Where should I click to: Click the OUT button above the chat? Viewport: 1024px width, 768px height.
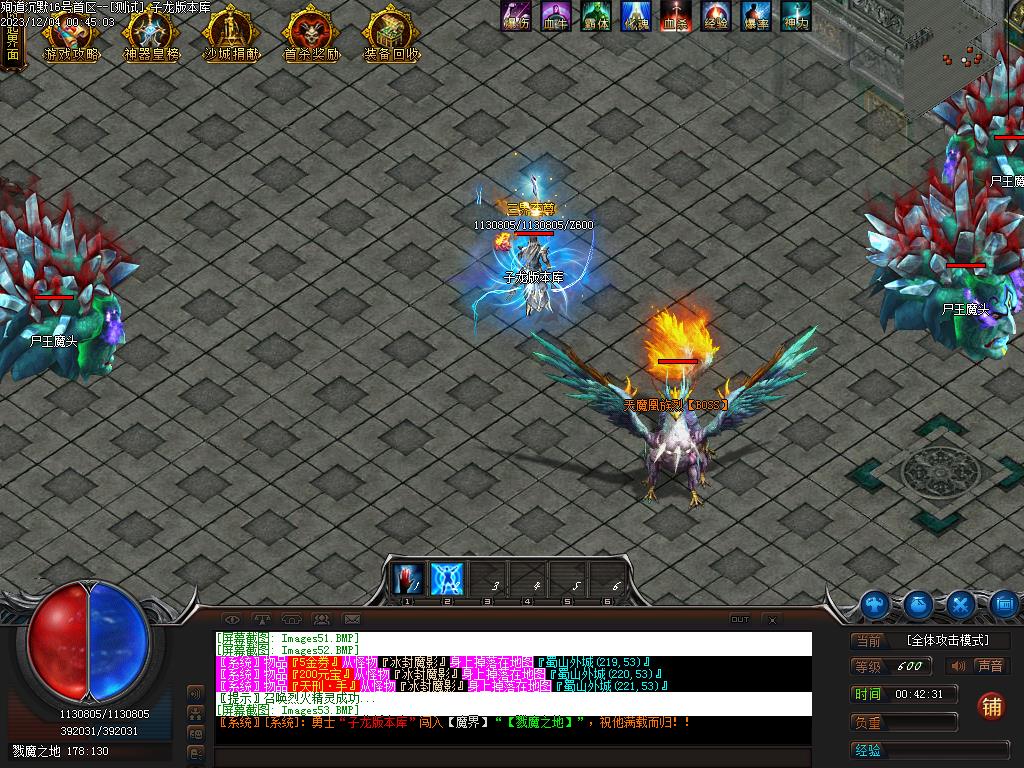coord(740,620)
